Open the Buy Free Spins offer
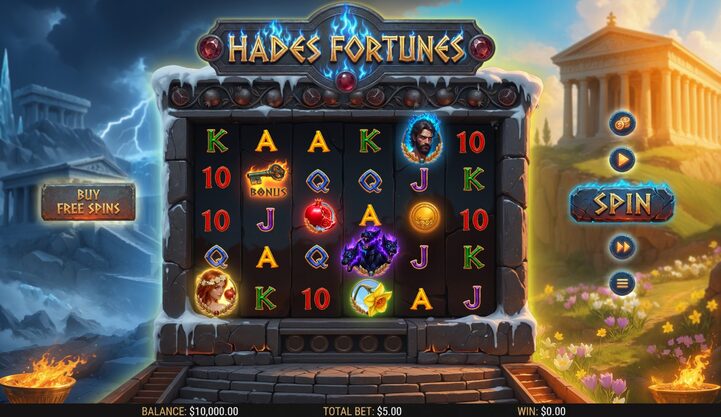The width and height of the screenshot is (721, 417). (x=88, y=202)
